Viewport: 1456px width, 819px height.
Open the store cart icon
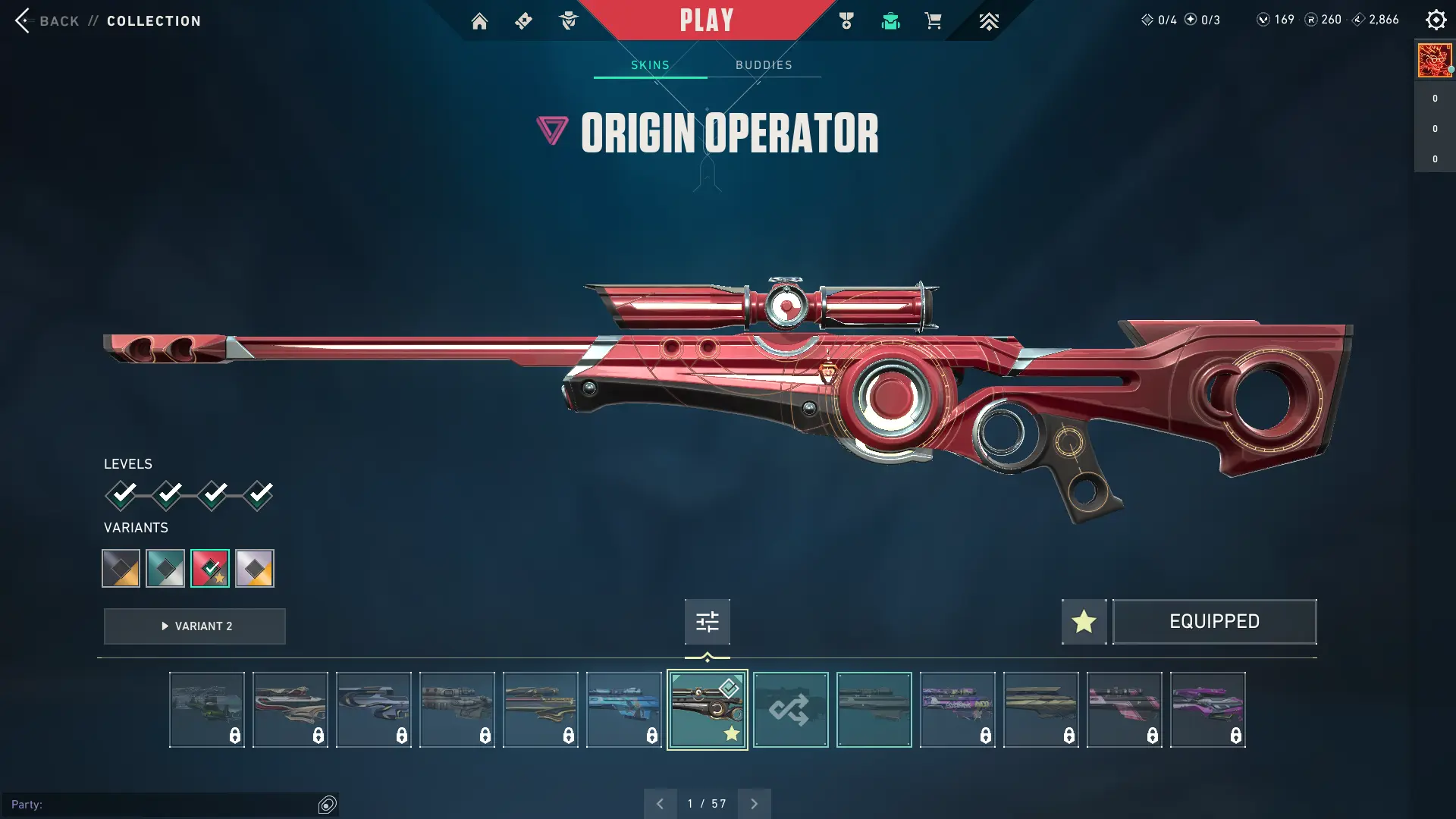pos(933,20)
